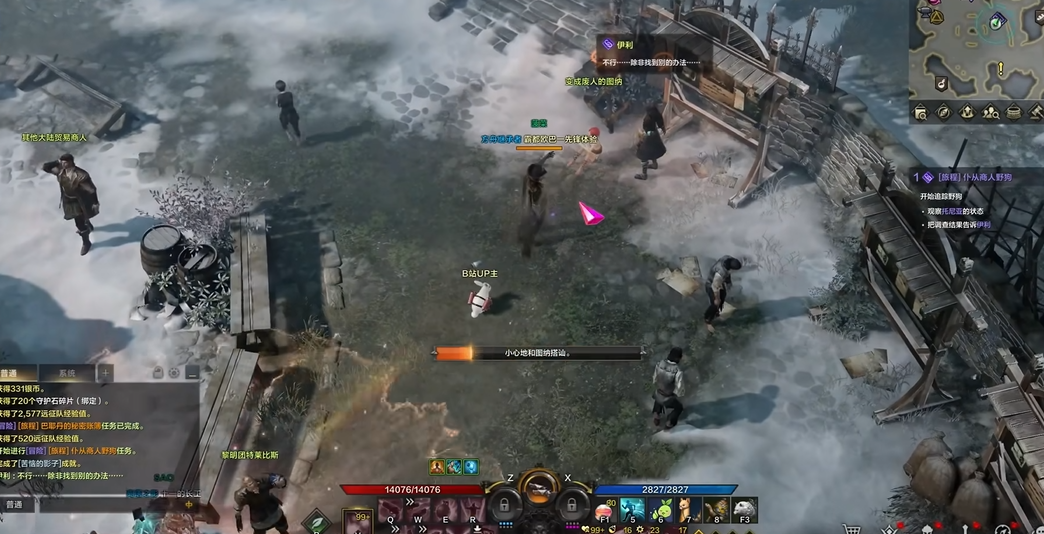
Task: Activate the white animal item in F3 slot
Action: pyautogui.click(x=743, y=509)
